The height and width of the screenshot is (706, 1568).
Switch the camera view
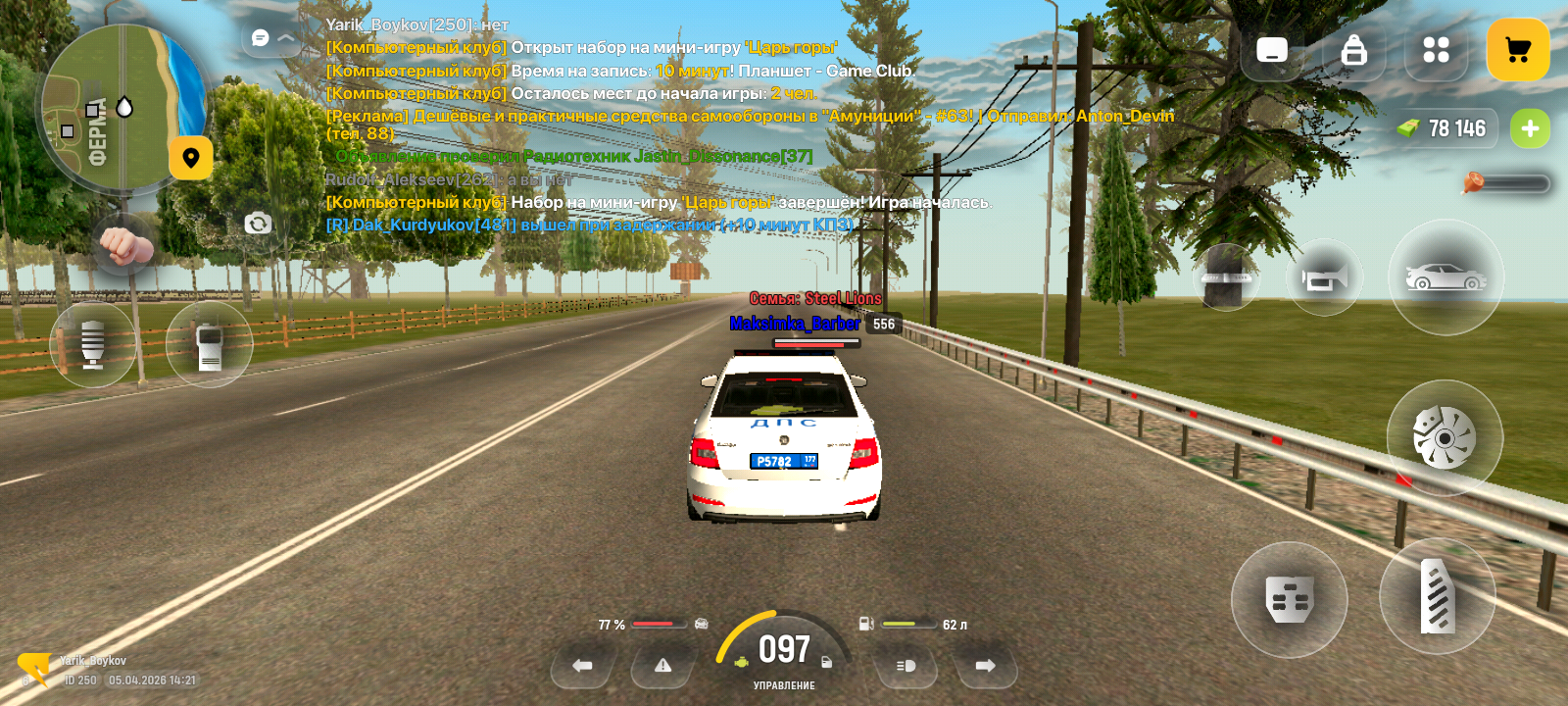[258, 224]
